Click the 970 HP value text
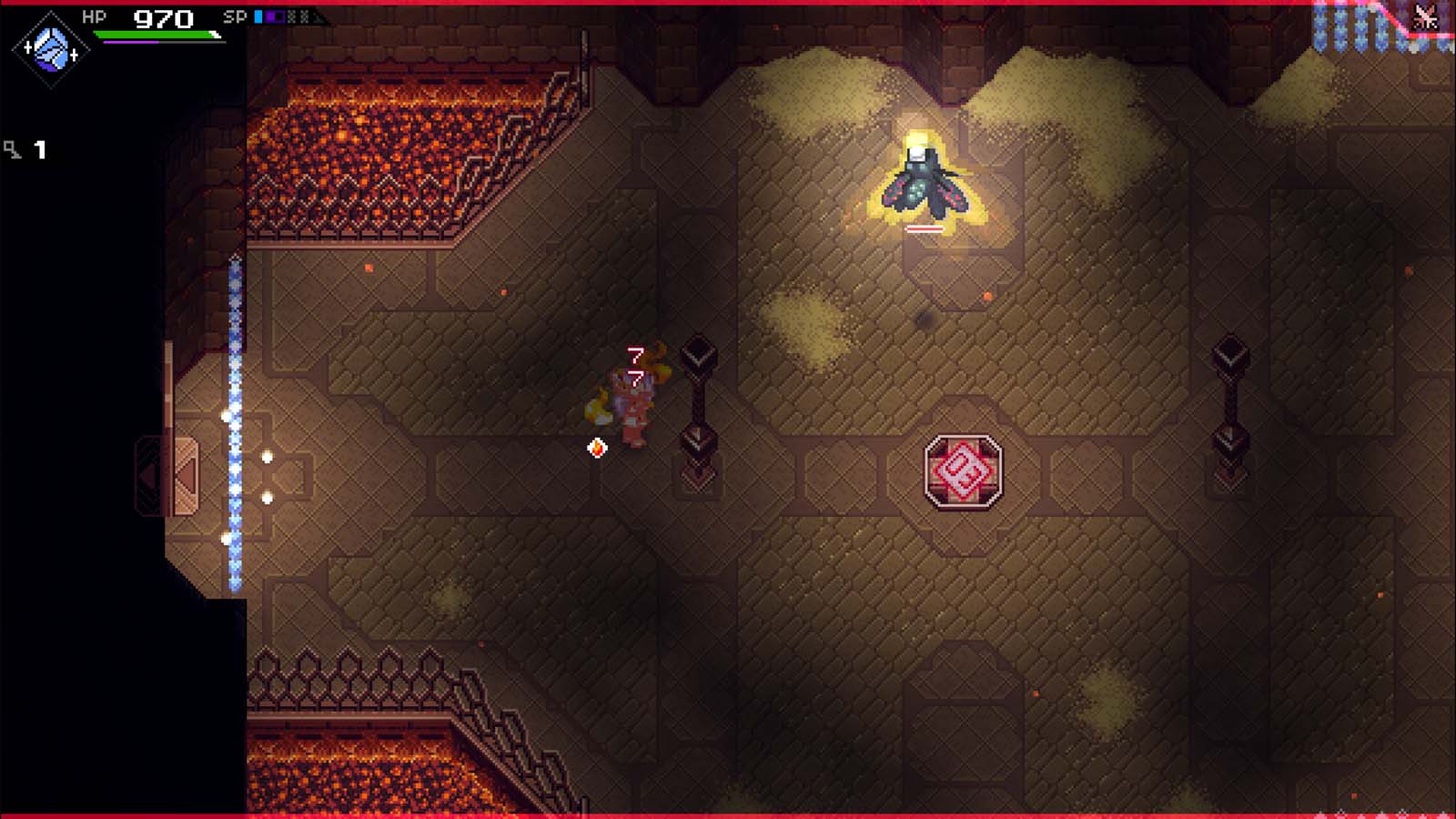This screenshot has height=819, width=1456. pos(162,17)
